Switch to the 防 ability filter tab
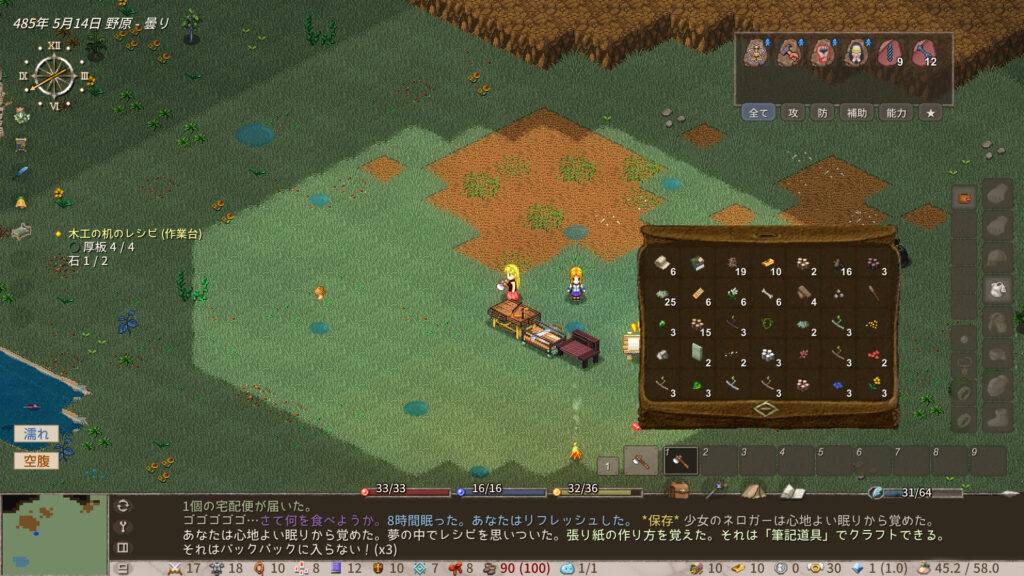 tap(822, 113)
